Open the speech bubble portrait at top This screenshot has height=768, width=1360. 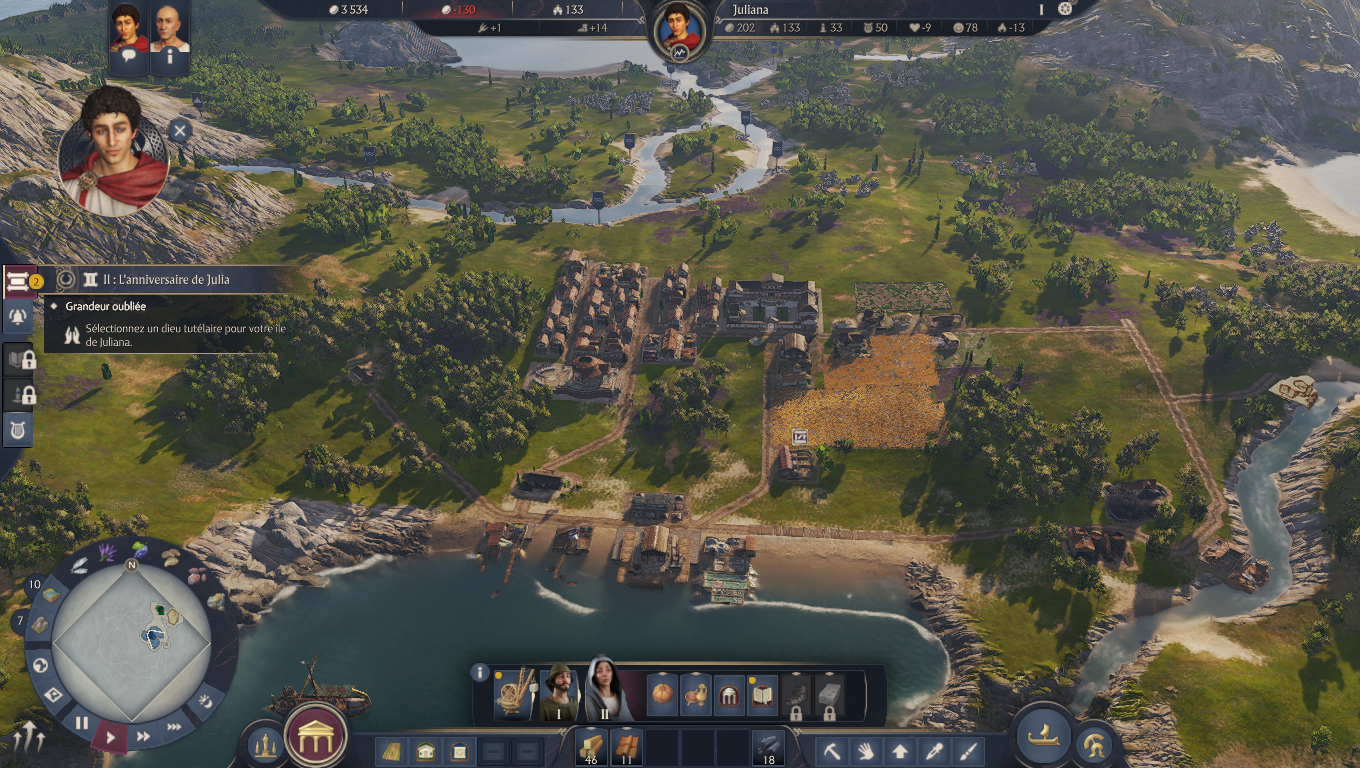click(128, 38)
